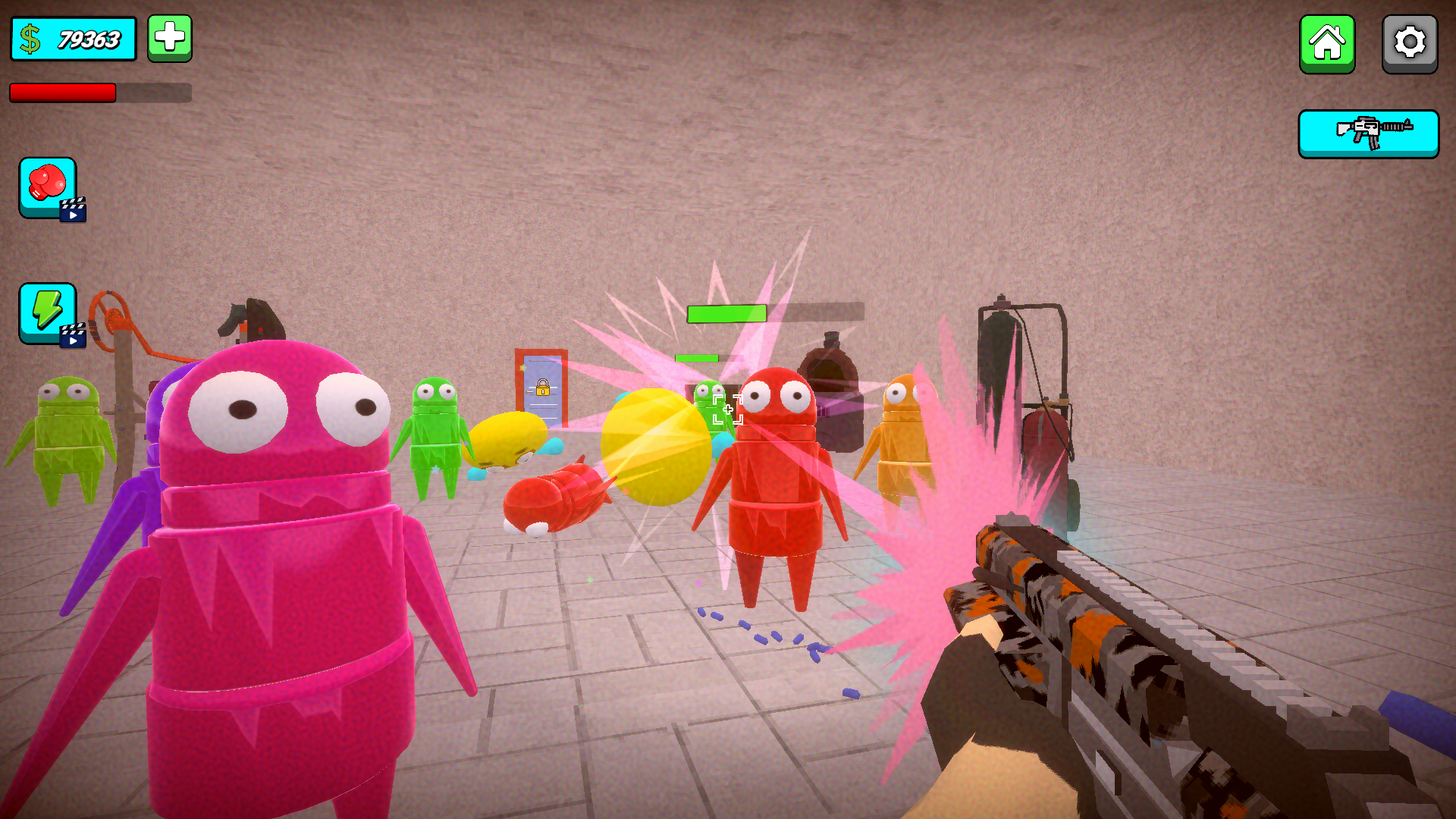Tap the padlock on the locked blue door

click(541, 389)
